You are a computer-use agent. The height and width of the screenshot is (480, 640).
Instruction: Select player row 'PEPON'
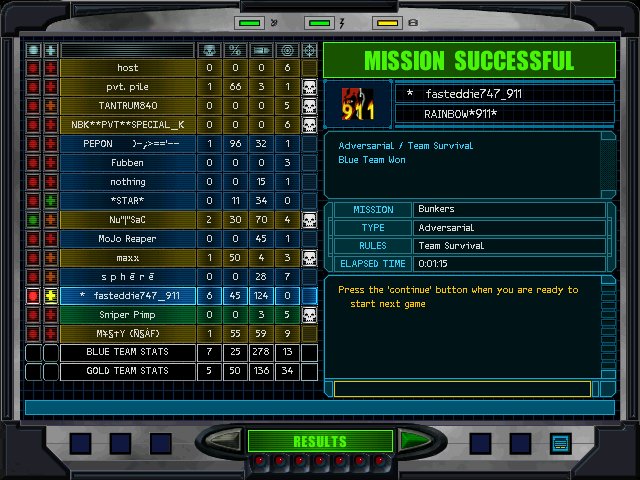point(127,144)
